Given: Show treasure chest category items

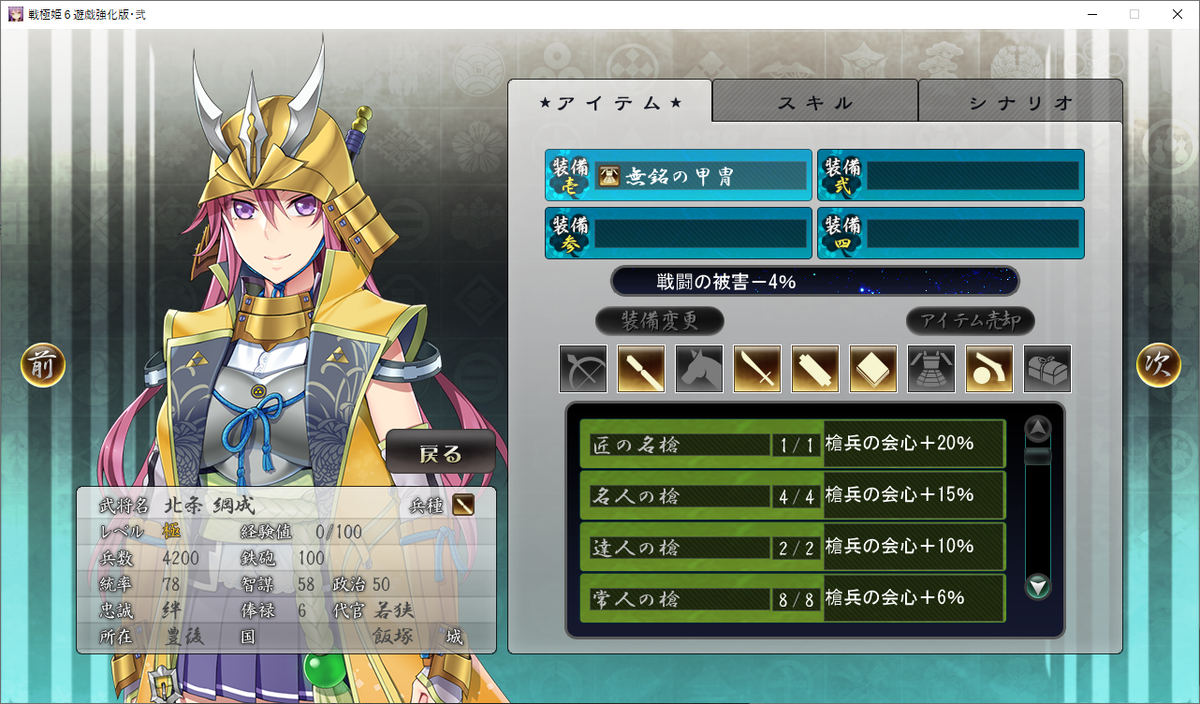Looking at the screenshot, I should click(x=1047, y=369).
